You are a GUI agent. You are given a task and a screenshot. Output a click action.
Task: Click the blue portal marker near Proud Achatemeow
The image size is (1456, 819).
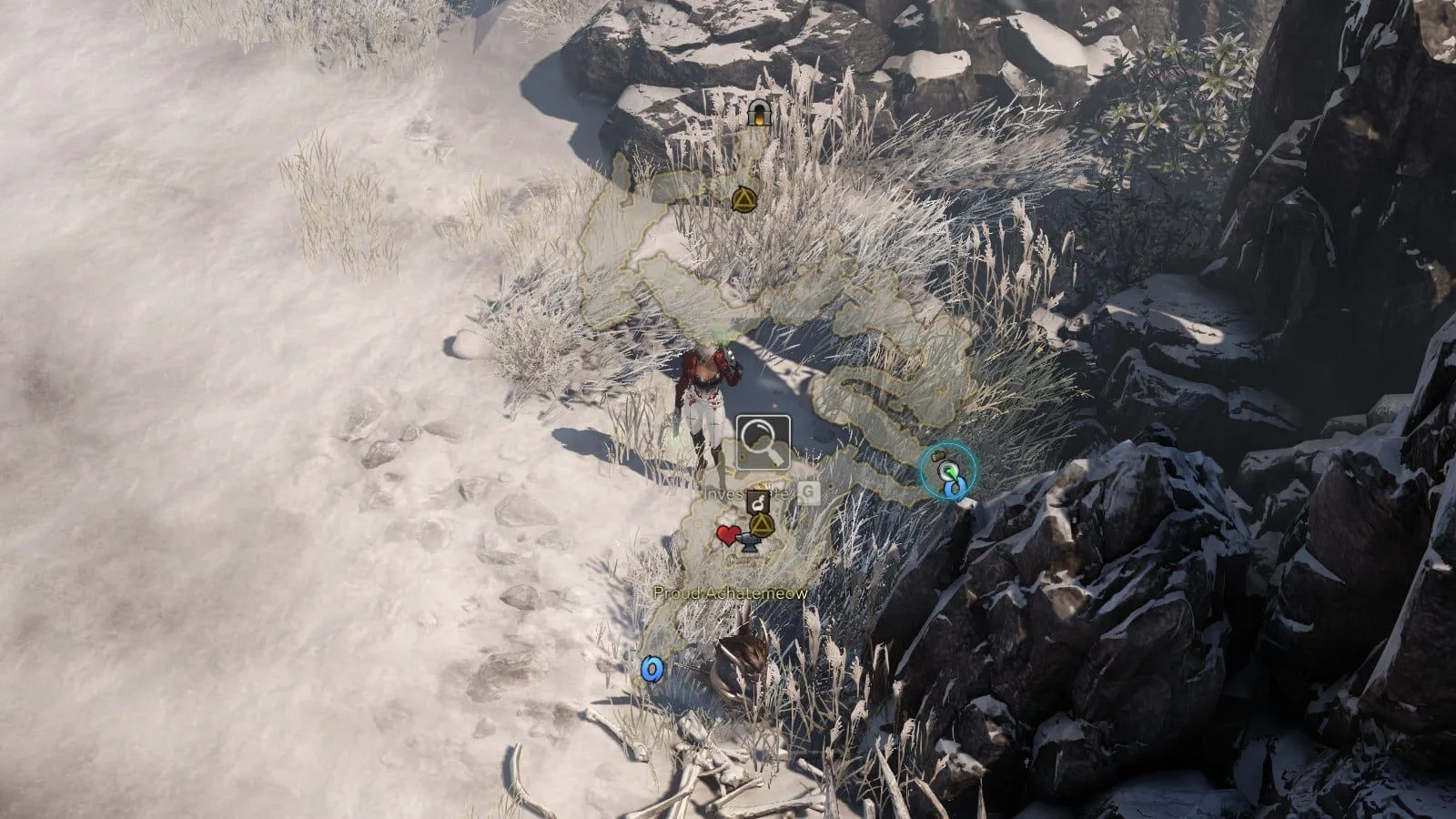coord(652,670)
